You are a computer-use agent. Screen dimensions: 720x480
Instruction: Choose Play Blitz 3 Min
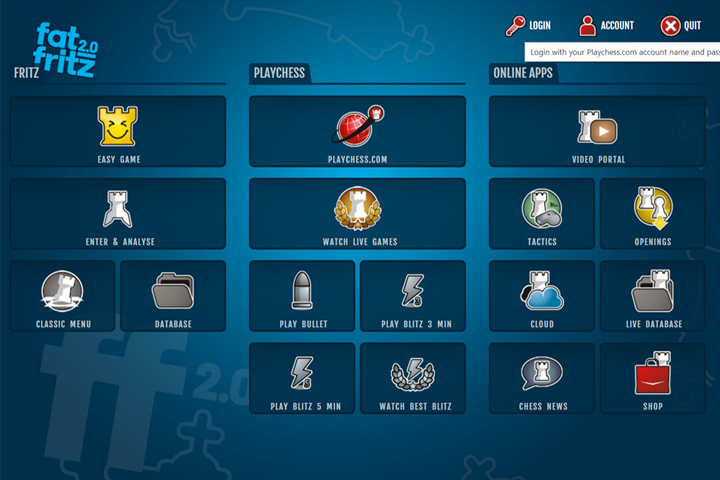(x=412, y=296)
